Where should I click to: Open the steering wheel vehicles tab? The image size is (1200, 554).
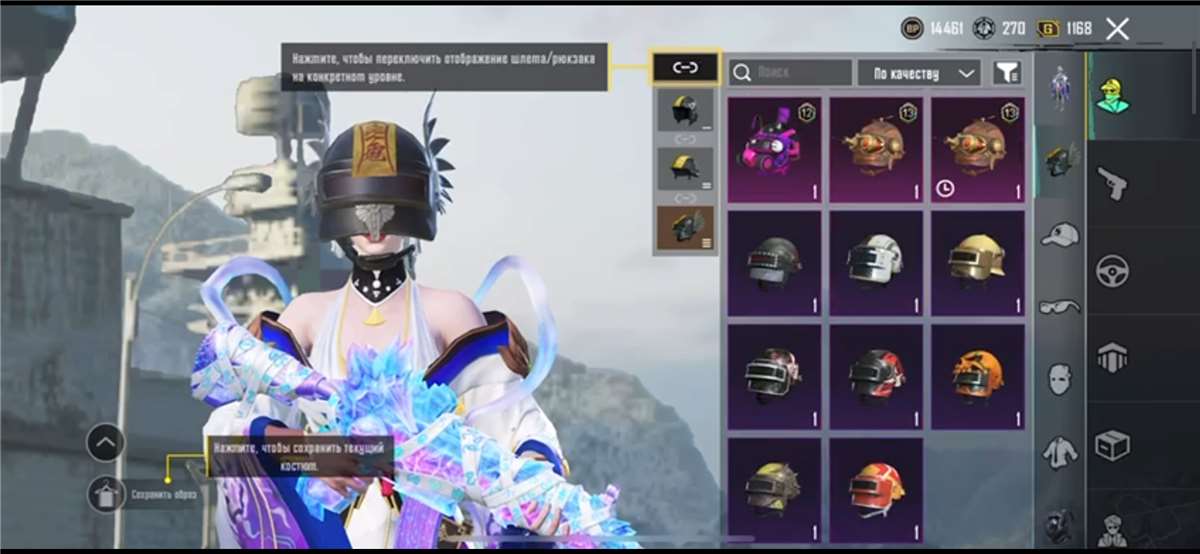[x=1112, y=270]
